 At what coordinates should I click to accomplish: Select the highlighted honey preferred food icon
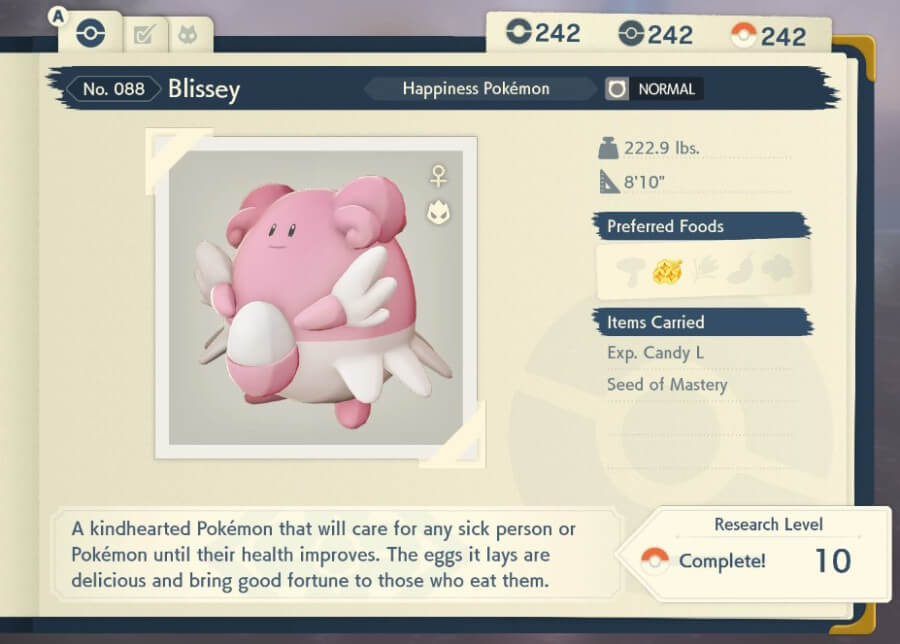[x=667, y=270]
